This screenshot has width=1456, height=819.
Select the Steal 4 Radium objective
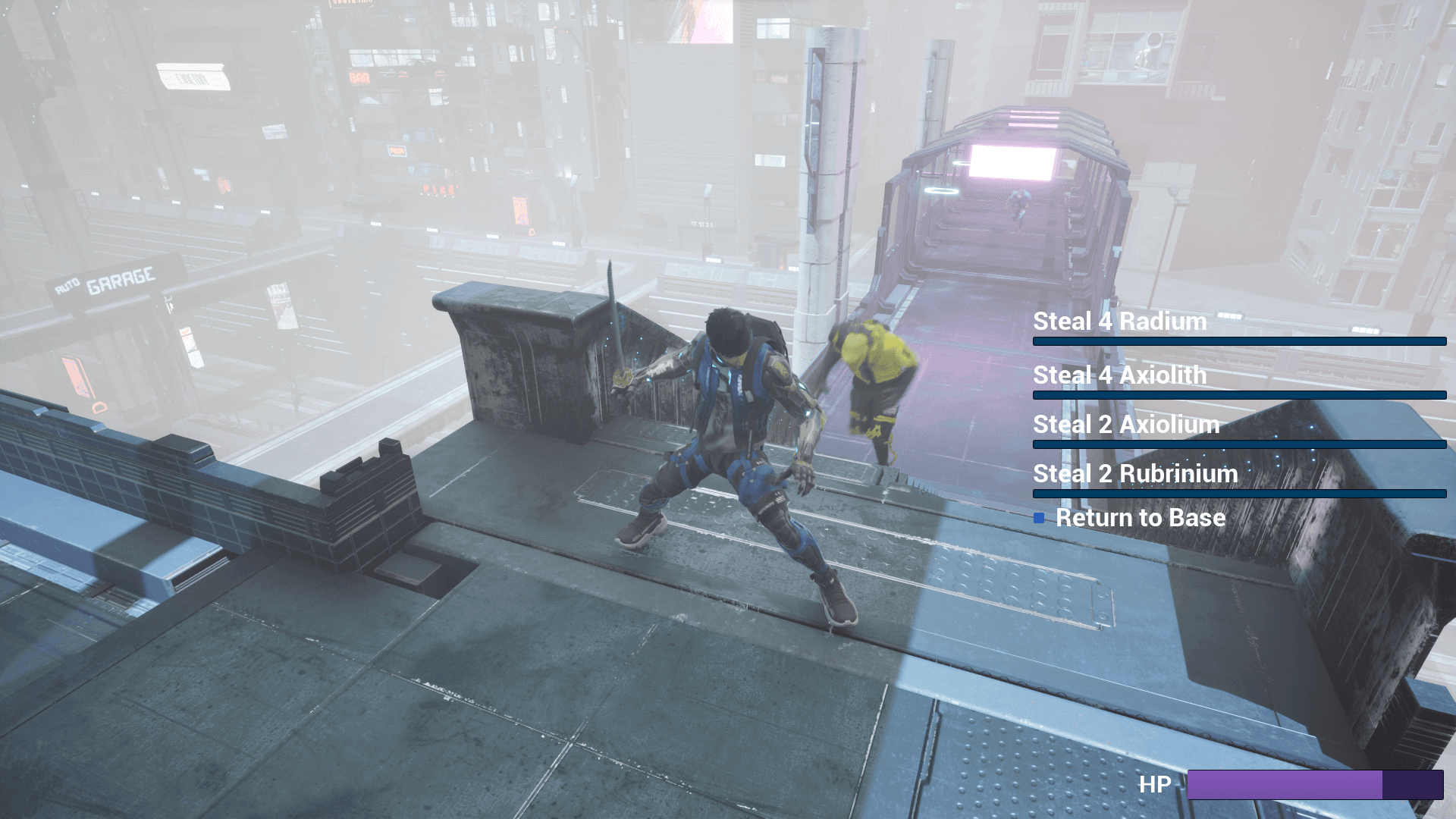pyautogui.click(x=1119, y=322)
